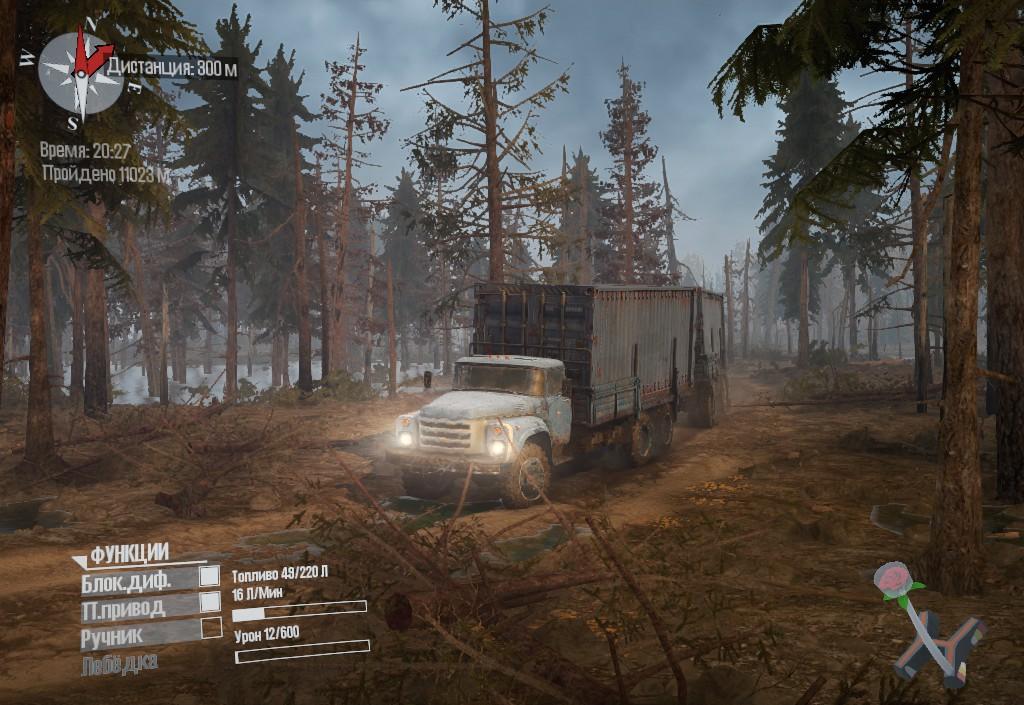Viewport: 1024px width, 705px height.
Task: Toggle the Ручник handbrake checkbox
Action: [211, 628]
